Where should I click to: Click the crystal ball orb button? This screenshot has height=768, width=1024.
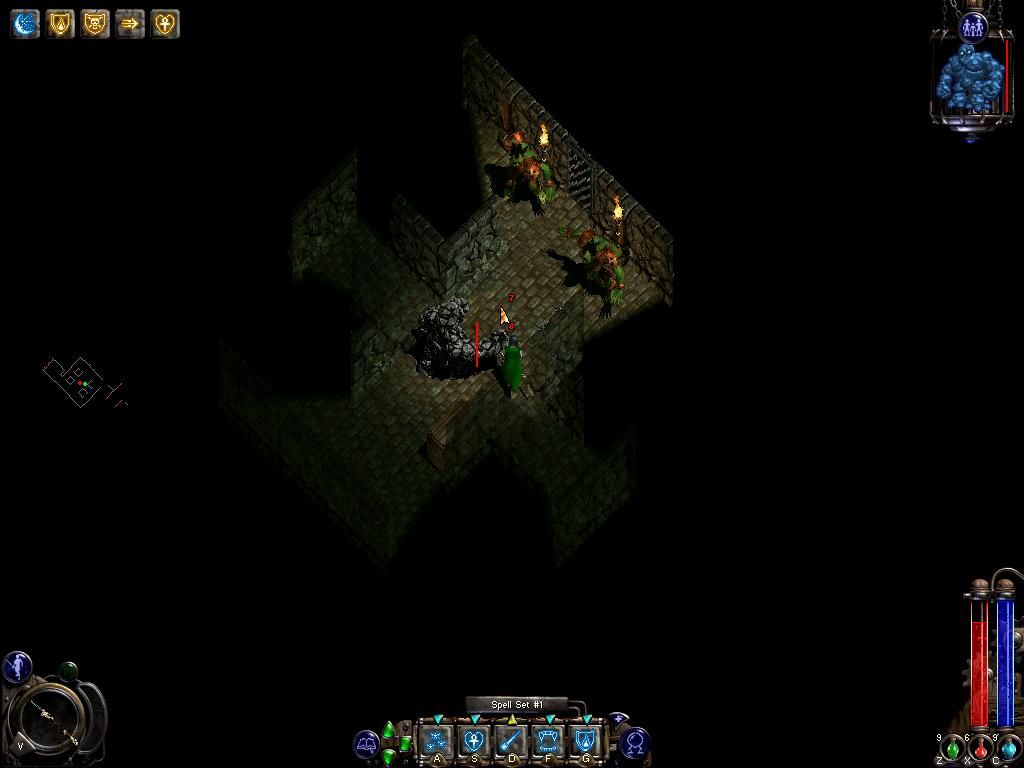tap(635, 743)
